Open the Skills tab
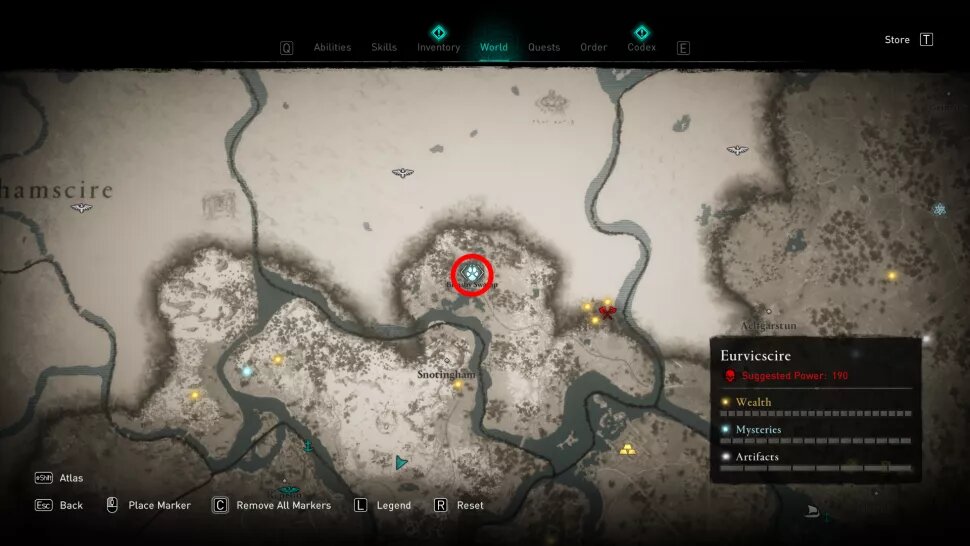This screenshot has height=546, width=970. 384,47
